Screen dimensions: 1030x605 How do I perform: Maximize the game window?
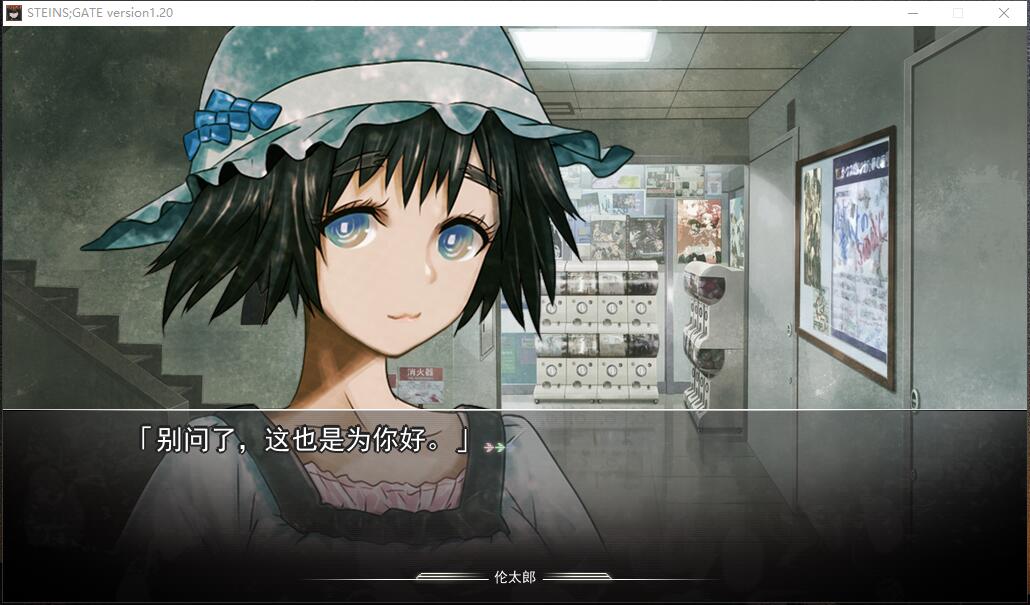click(958, 13)
